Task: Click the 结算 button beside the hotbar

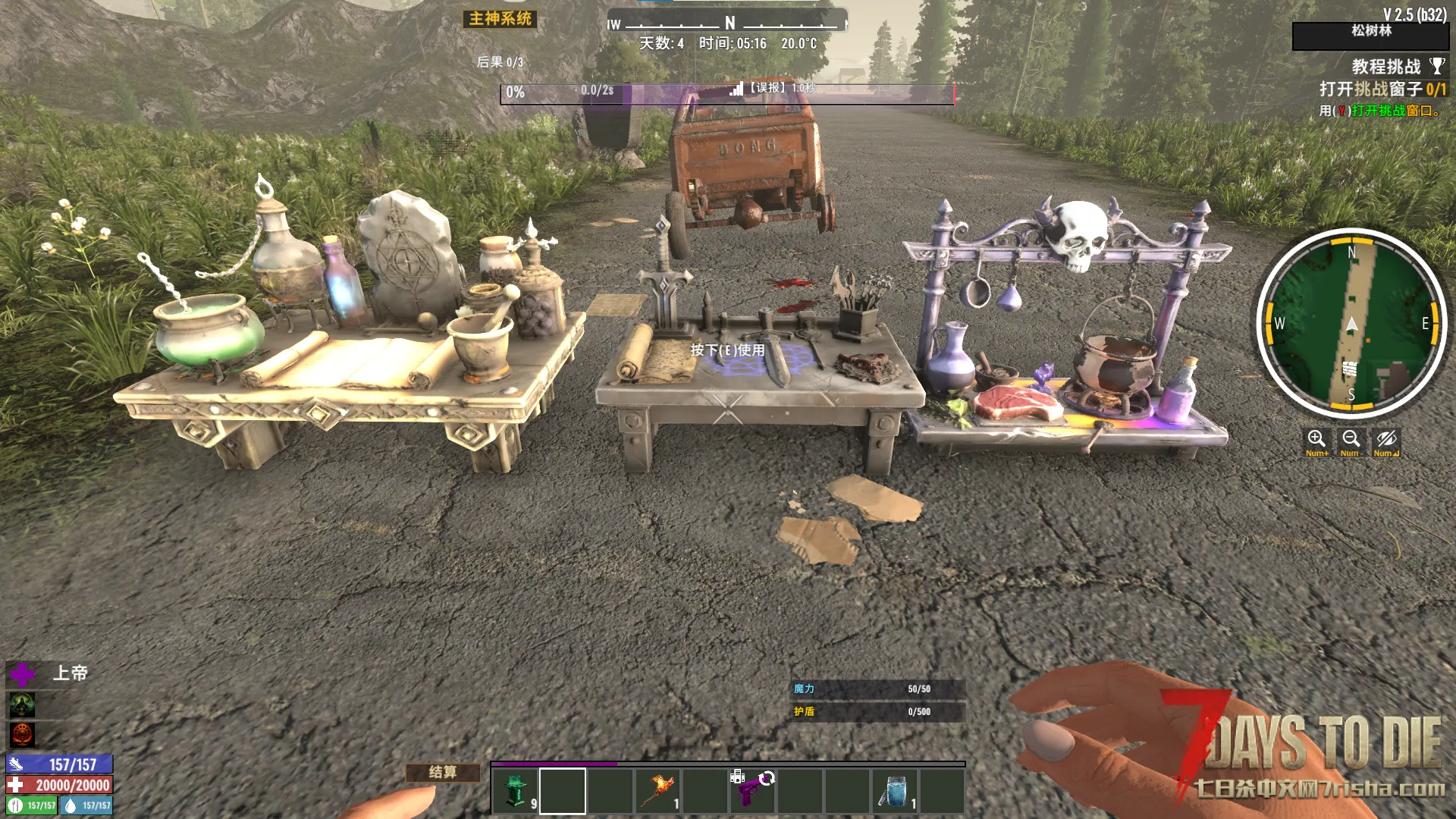Action: tap(443, 772)
